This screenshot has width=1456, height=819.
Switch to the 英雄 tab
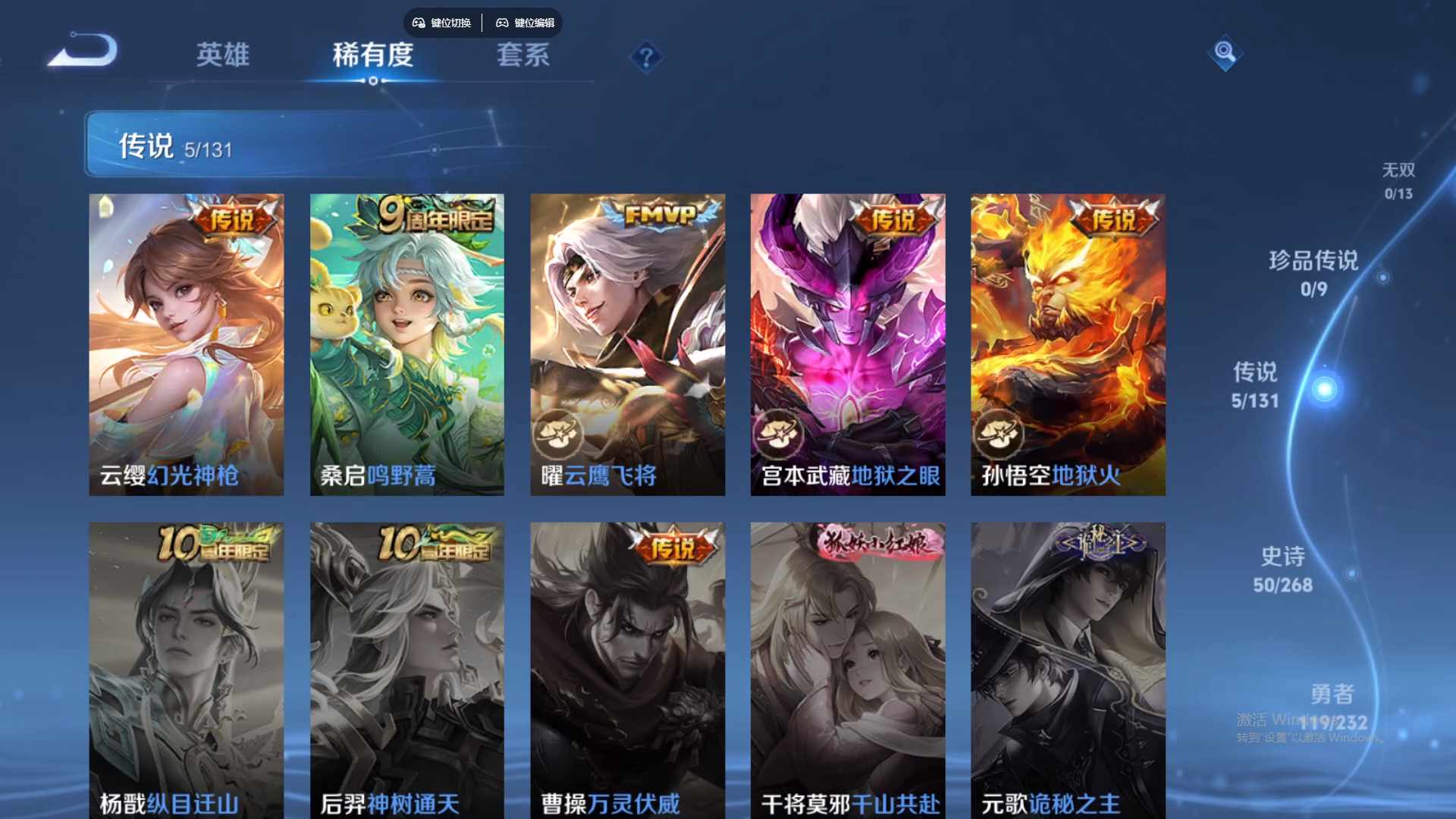tap(221, 54)
